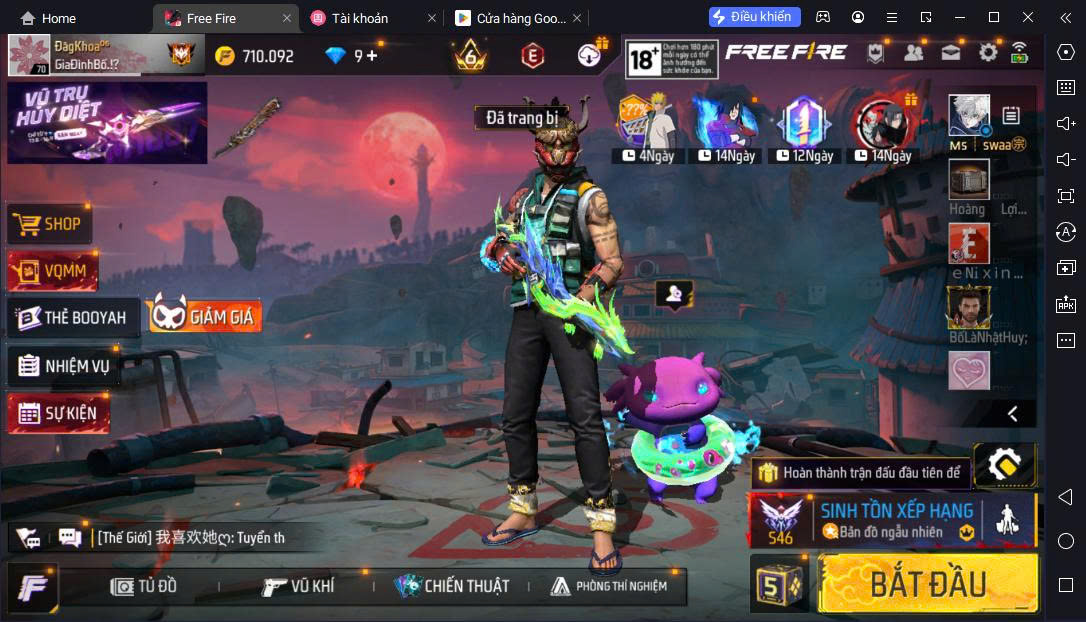Viewport: 1086px width, 622px height.
Task: Open NHIỆM VỤ missions
Action: [64, 365]
